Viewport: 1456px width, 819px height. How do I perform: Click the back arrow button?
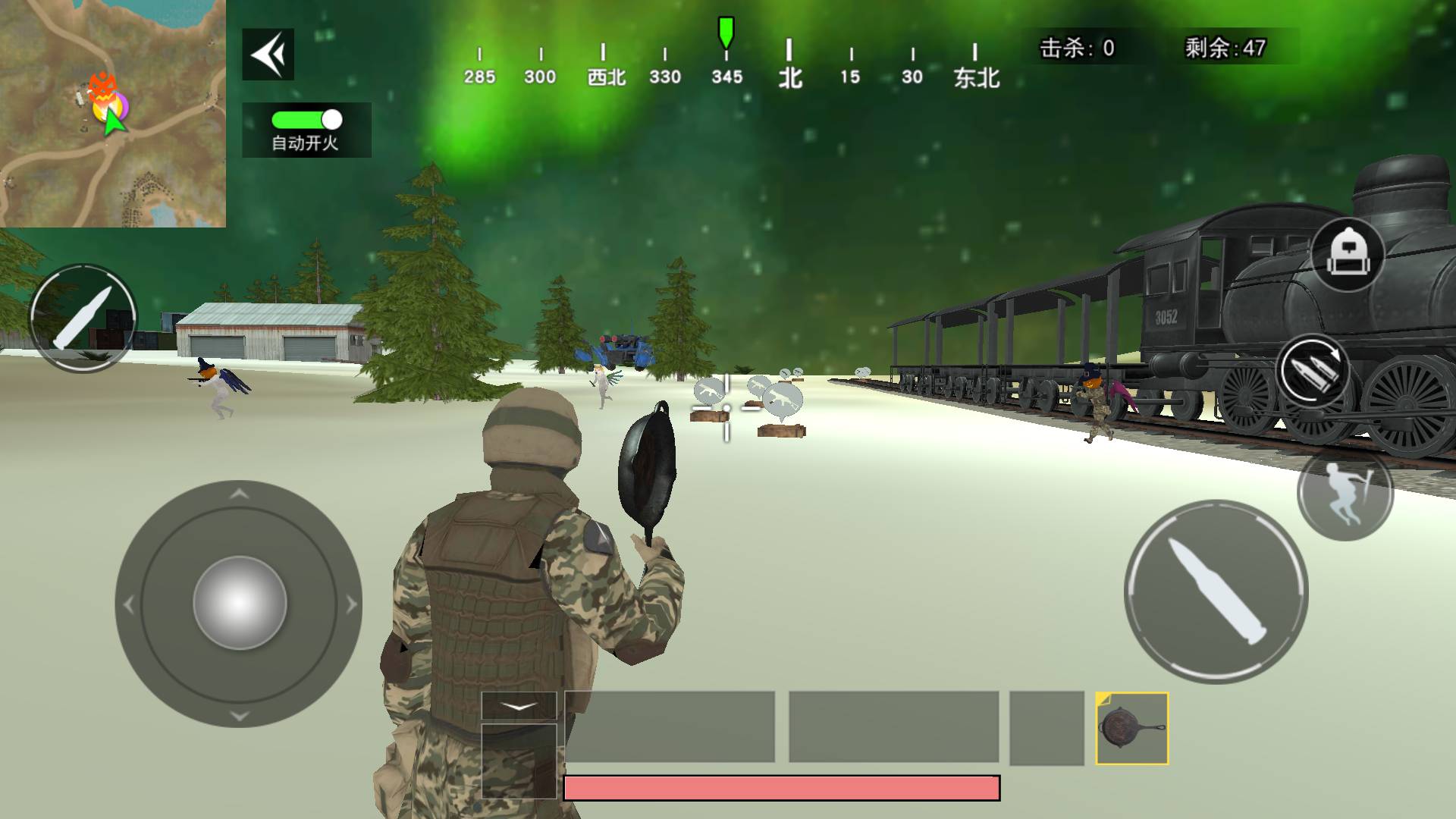268,55
